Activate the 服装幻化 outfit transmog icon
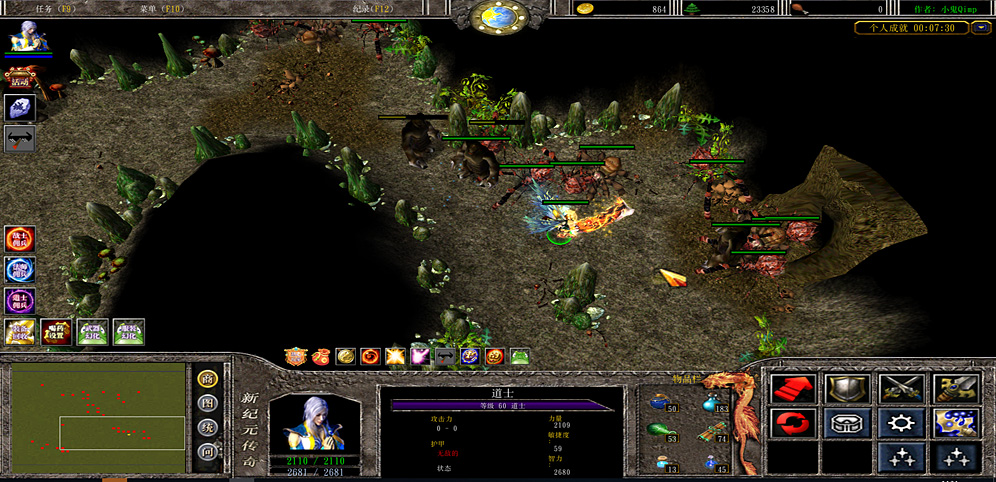The height and width of the screenshot is (482, 996). [129, 332]
